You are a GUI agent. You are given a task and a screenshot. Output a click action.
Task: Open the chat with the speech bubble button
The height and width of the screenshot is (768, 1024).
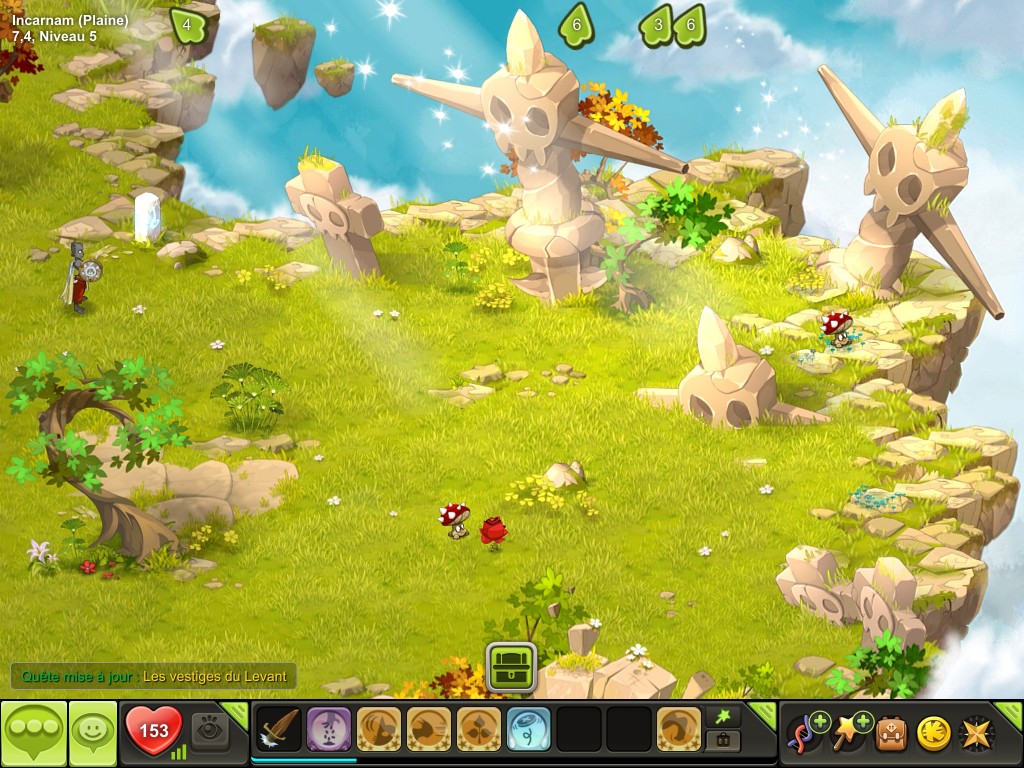tap(33, 733)
